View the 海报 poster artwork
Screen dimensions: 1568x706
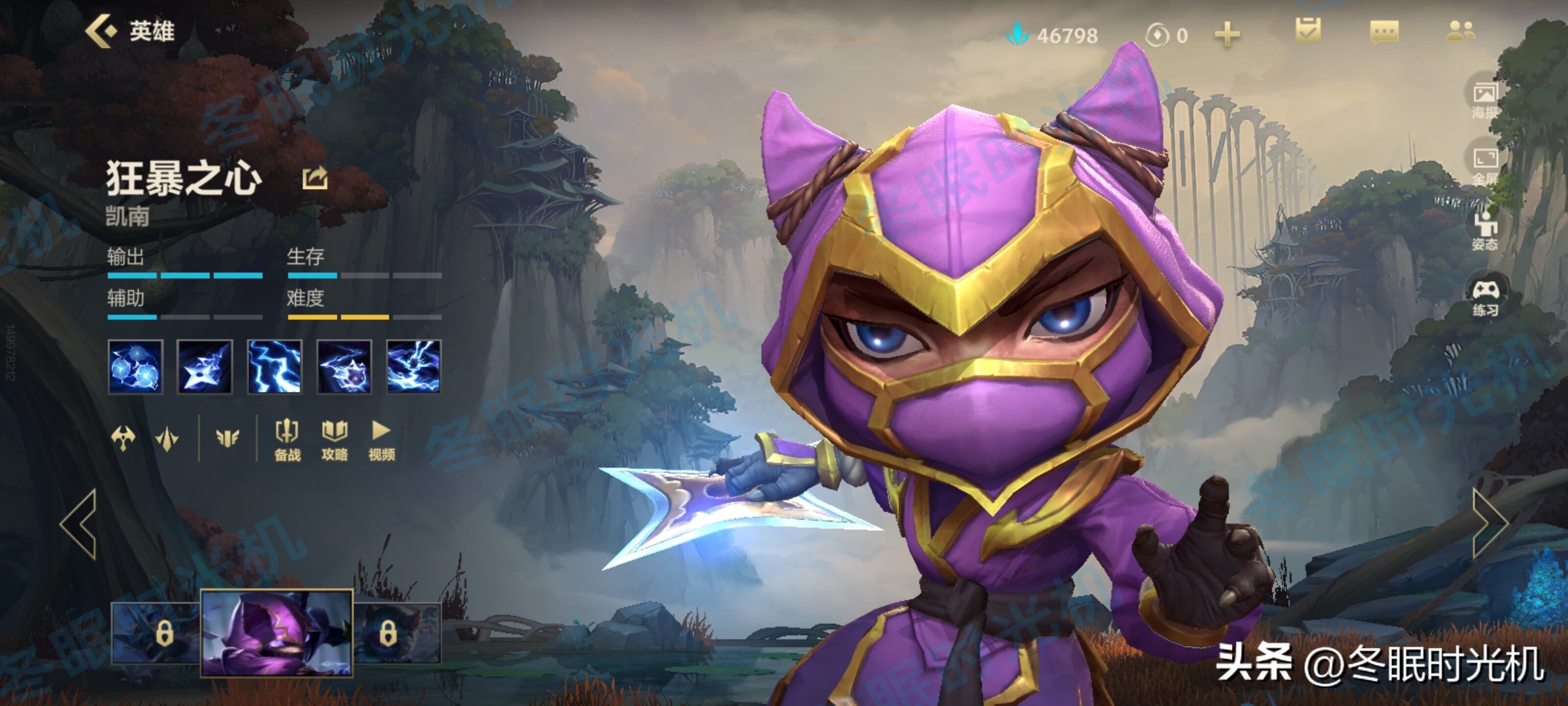click(x=1484, y=100)
